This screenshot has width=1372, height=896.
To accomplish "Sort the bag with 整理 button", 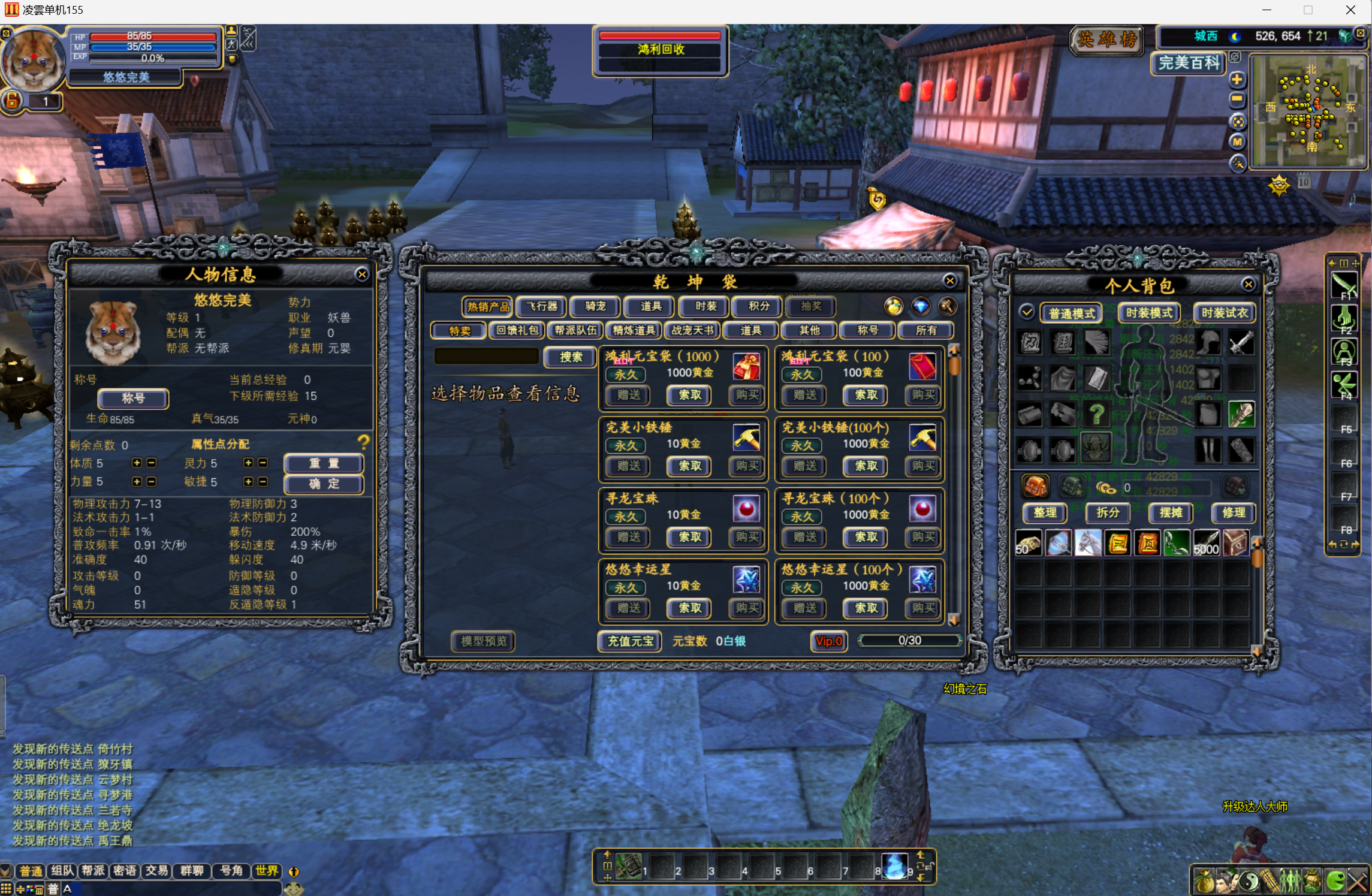I will (x=1045, y=512).
